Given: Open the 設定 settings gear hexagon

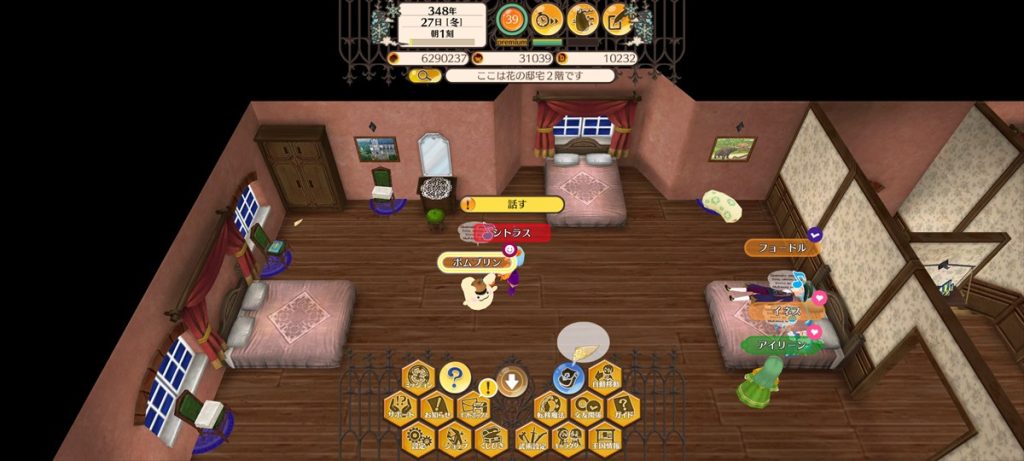Looking at the screenshot, I should click(x=419, y=436).
